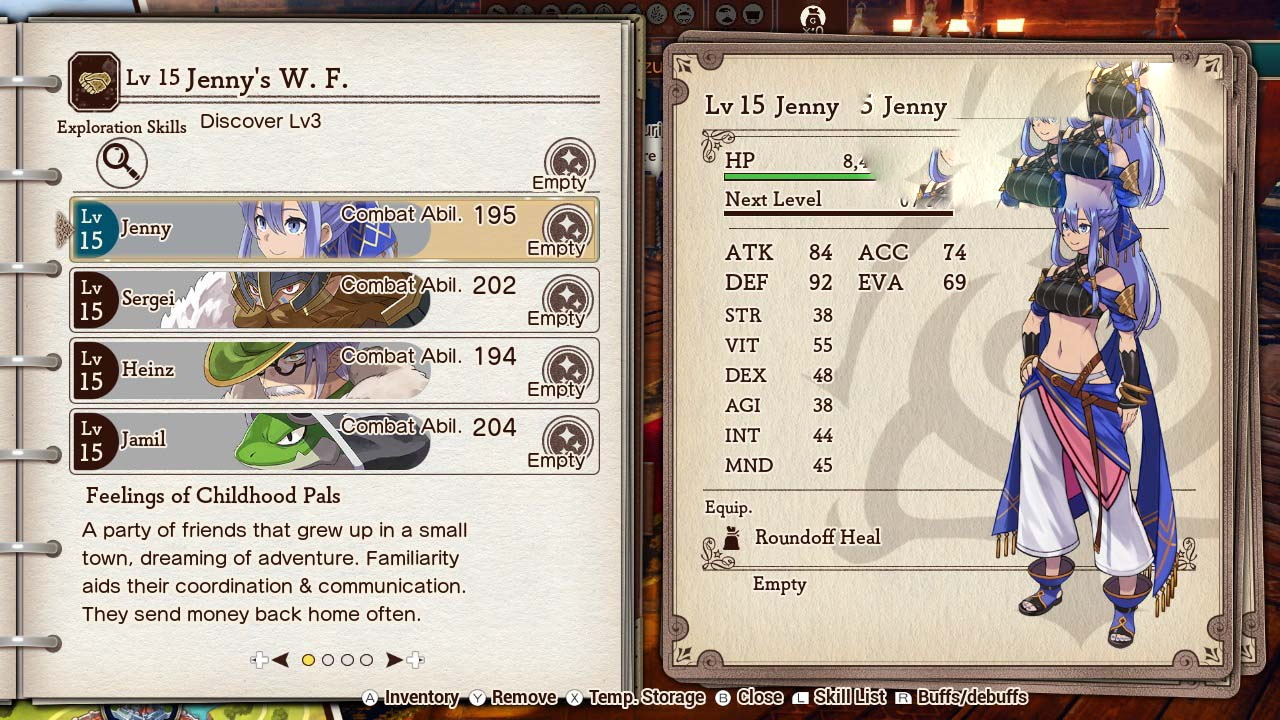1280x720 pixels.
Task: Go to the previous party page arrow
Action: [281, 660]
